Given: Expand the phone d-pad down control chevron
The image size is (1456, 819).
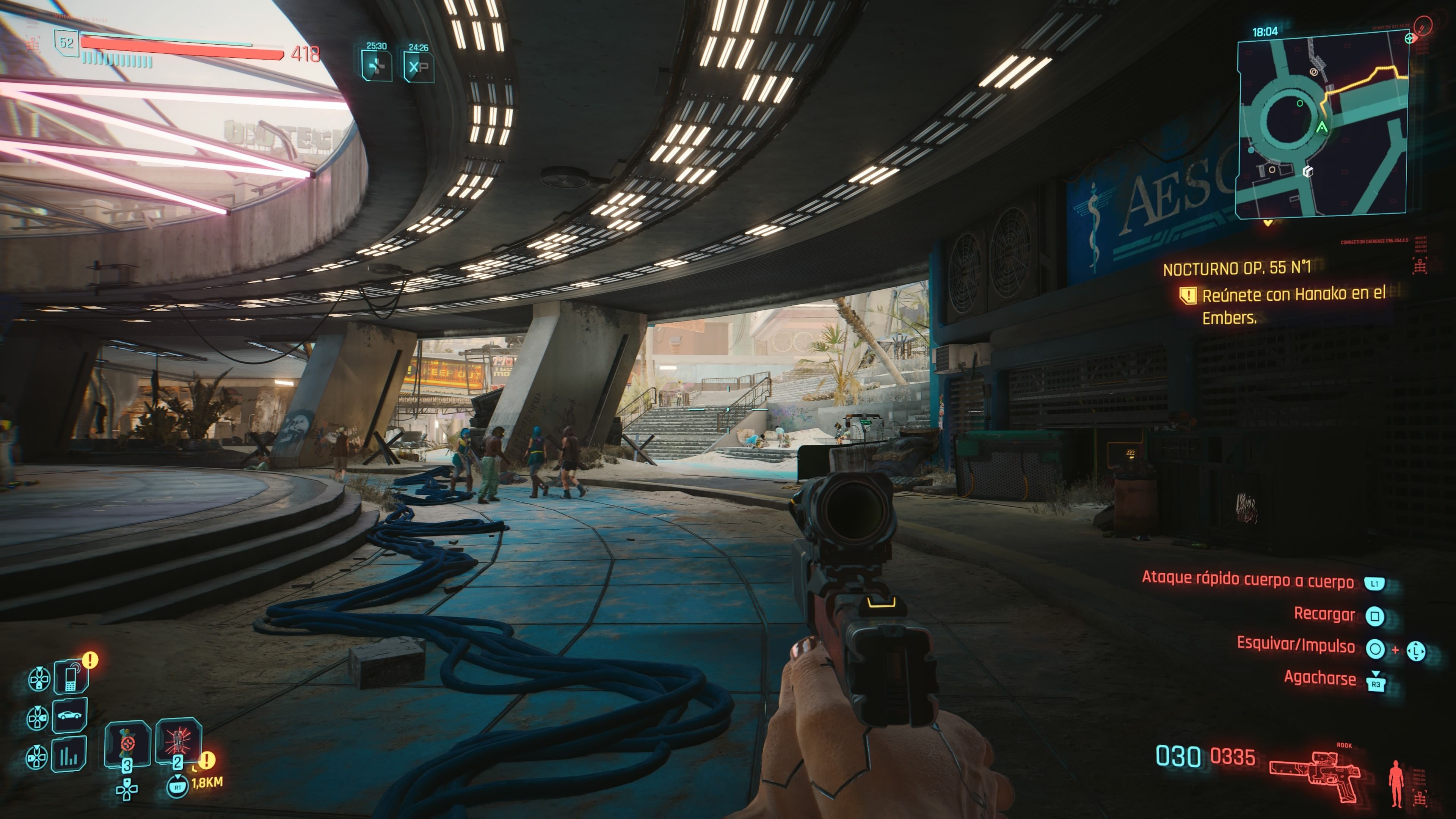Looking at the screenshot, I should [39, 679].
